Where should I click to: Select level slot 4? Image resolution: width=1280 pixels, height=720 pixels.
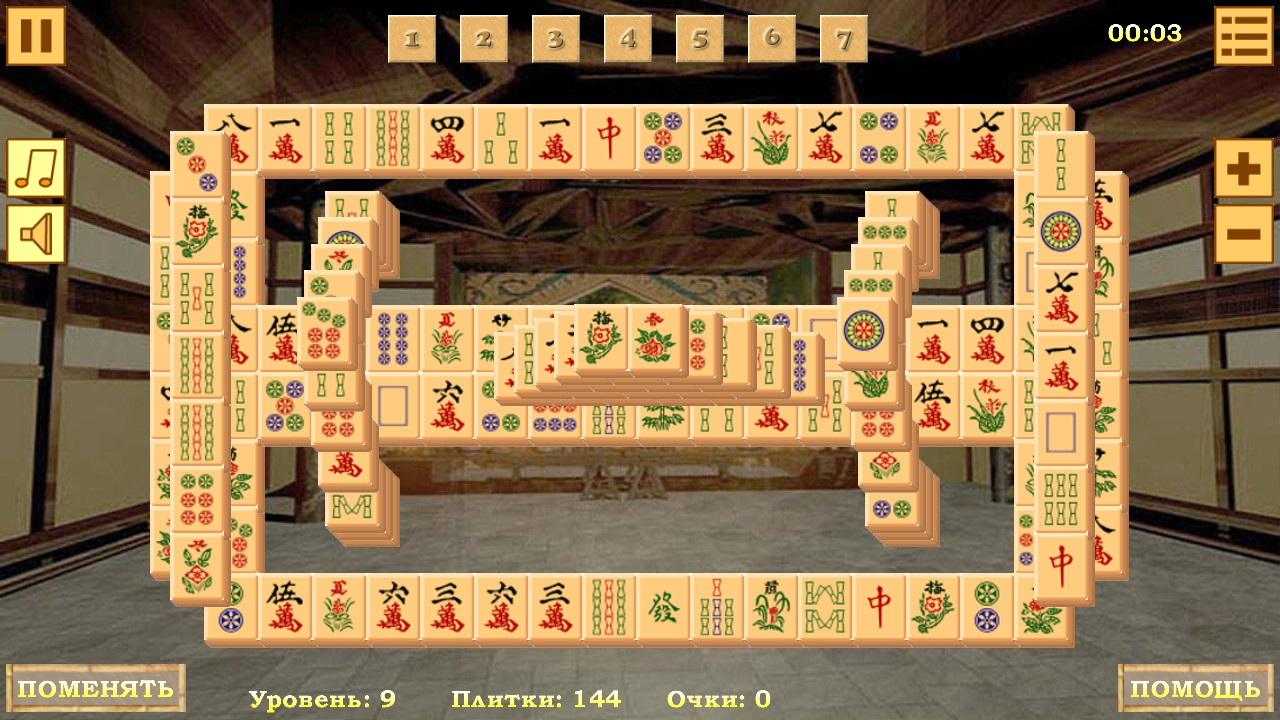point(629,38)
